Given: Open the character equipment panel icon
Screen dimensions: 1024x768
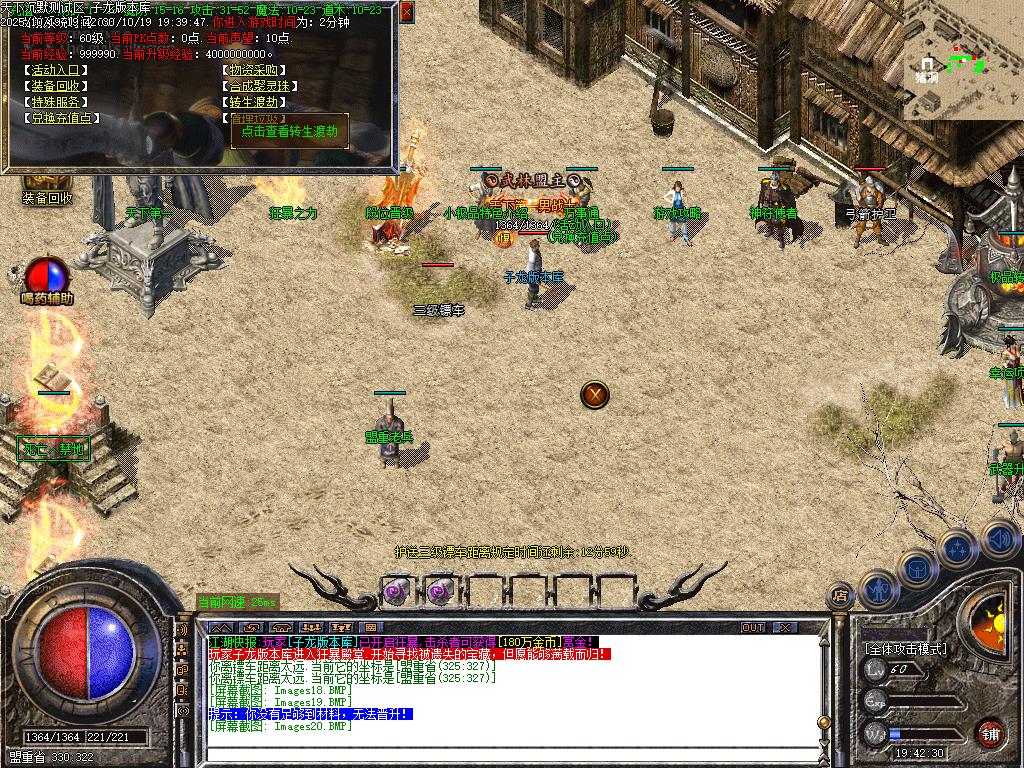Looking at the screenshot, I should [879, 589].
